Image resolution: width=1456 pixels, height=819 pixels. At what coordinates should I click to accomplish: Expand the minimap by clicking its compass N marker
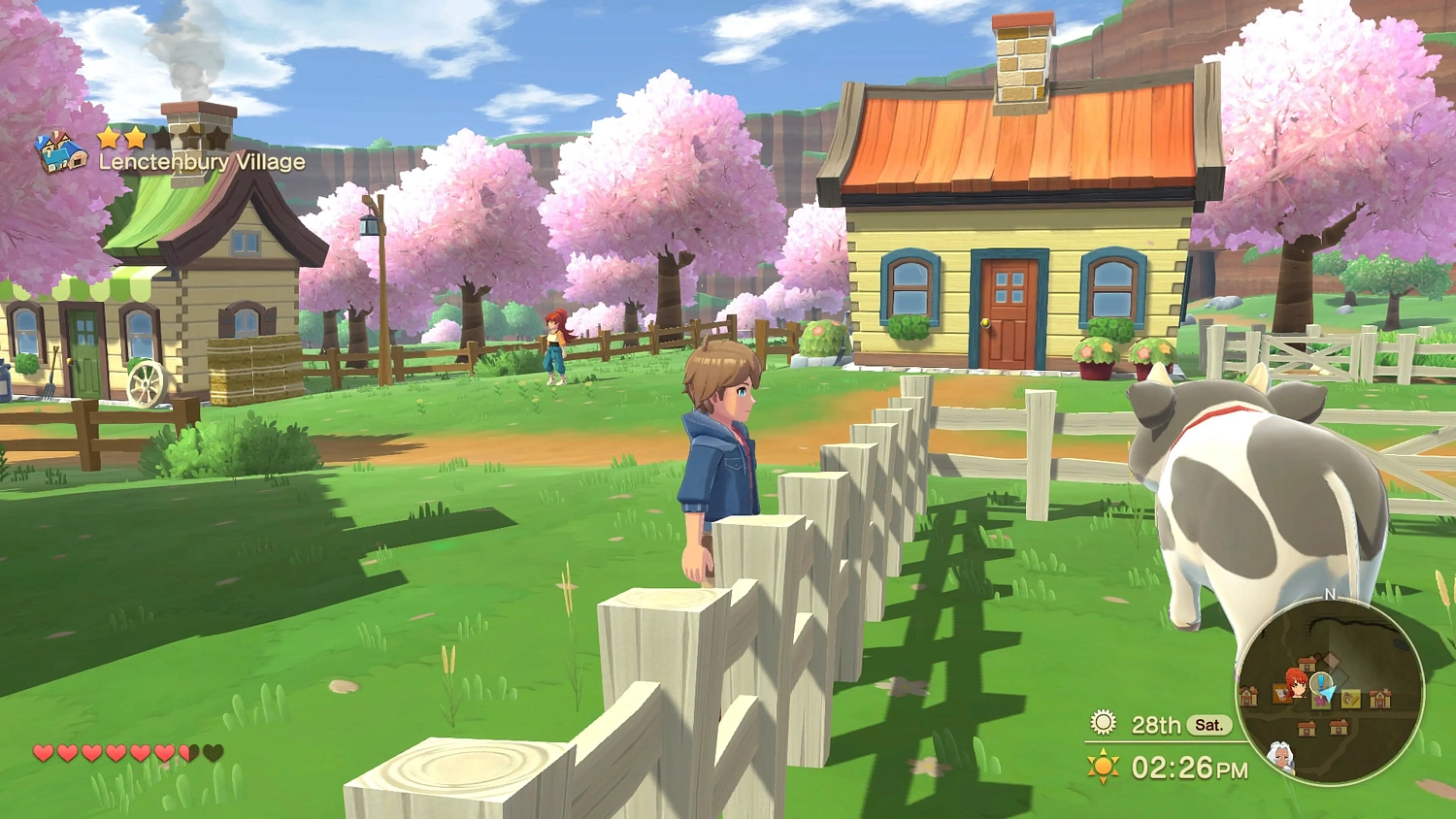[x=1329, y=593]
